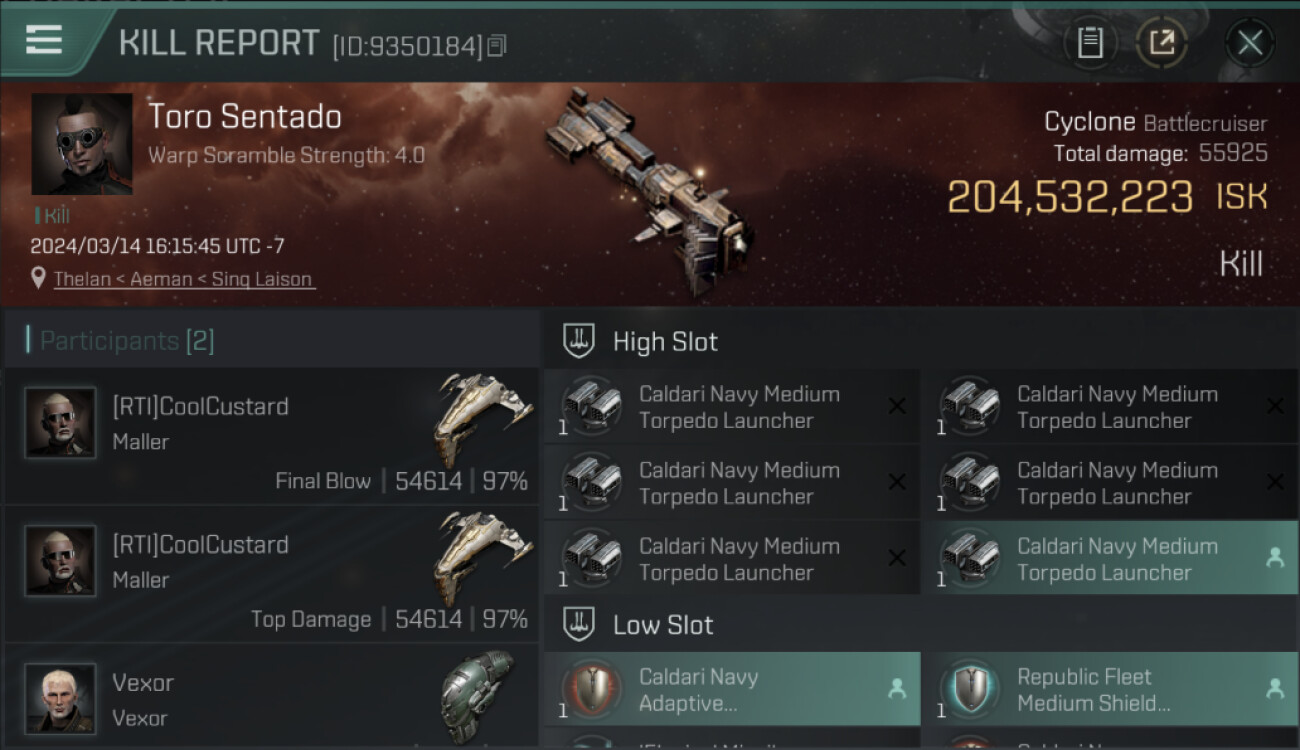Select the Vexor participant row
The height and width of the screenshot is (750, 1300).
click(x=272, y=697)
